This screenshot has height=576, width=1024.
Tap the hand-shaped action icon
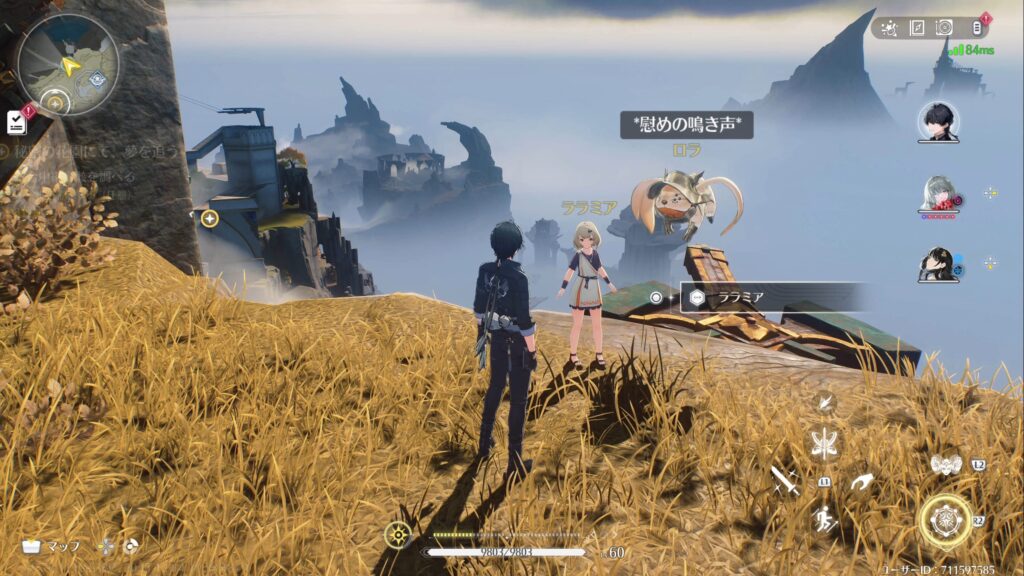[x=860, y=482]
